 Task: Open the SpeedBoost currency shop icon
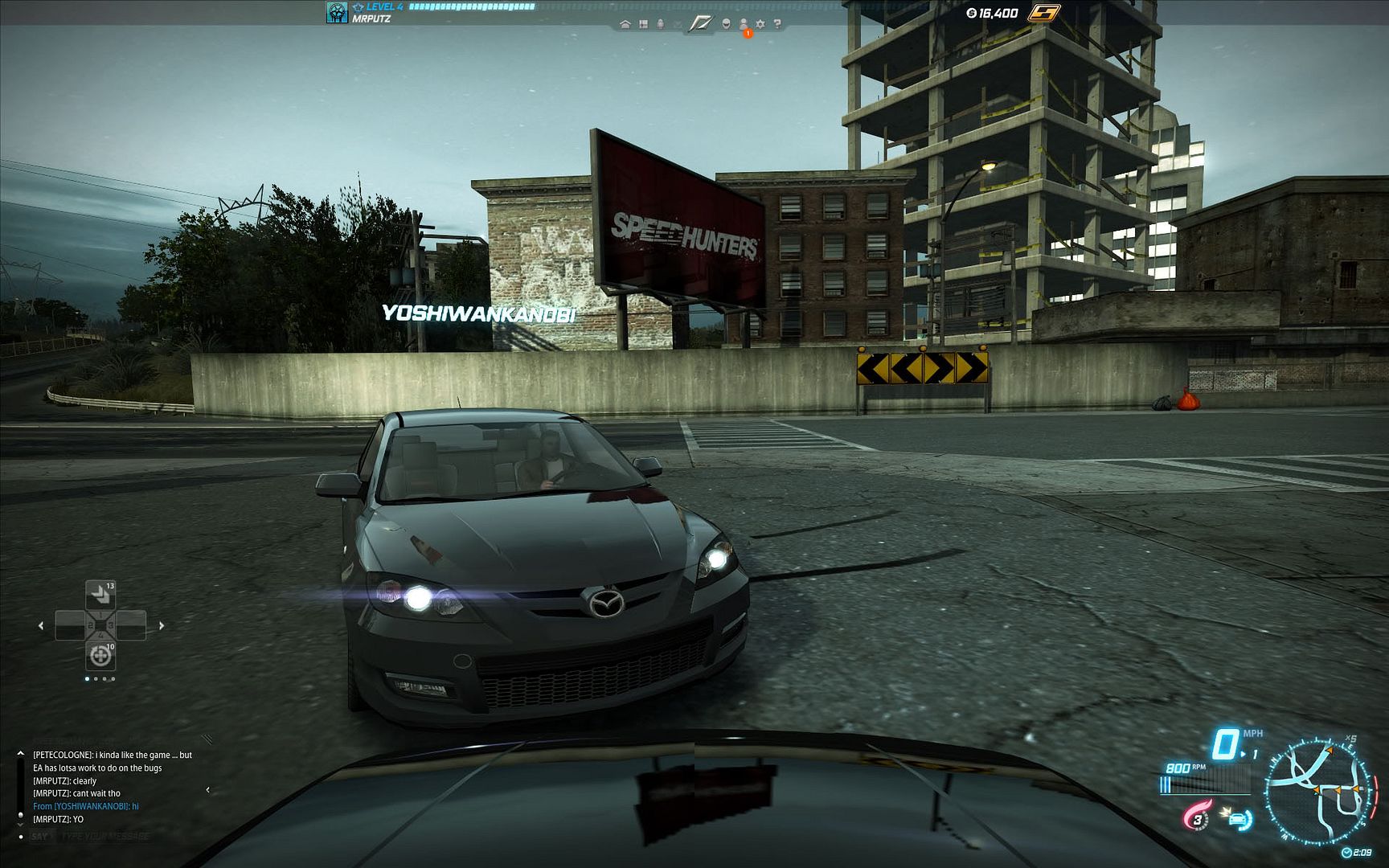[1045, 13]
